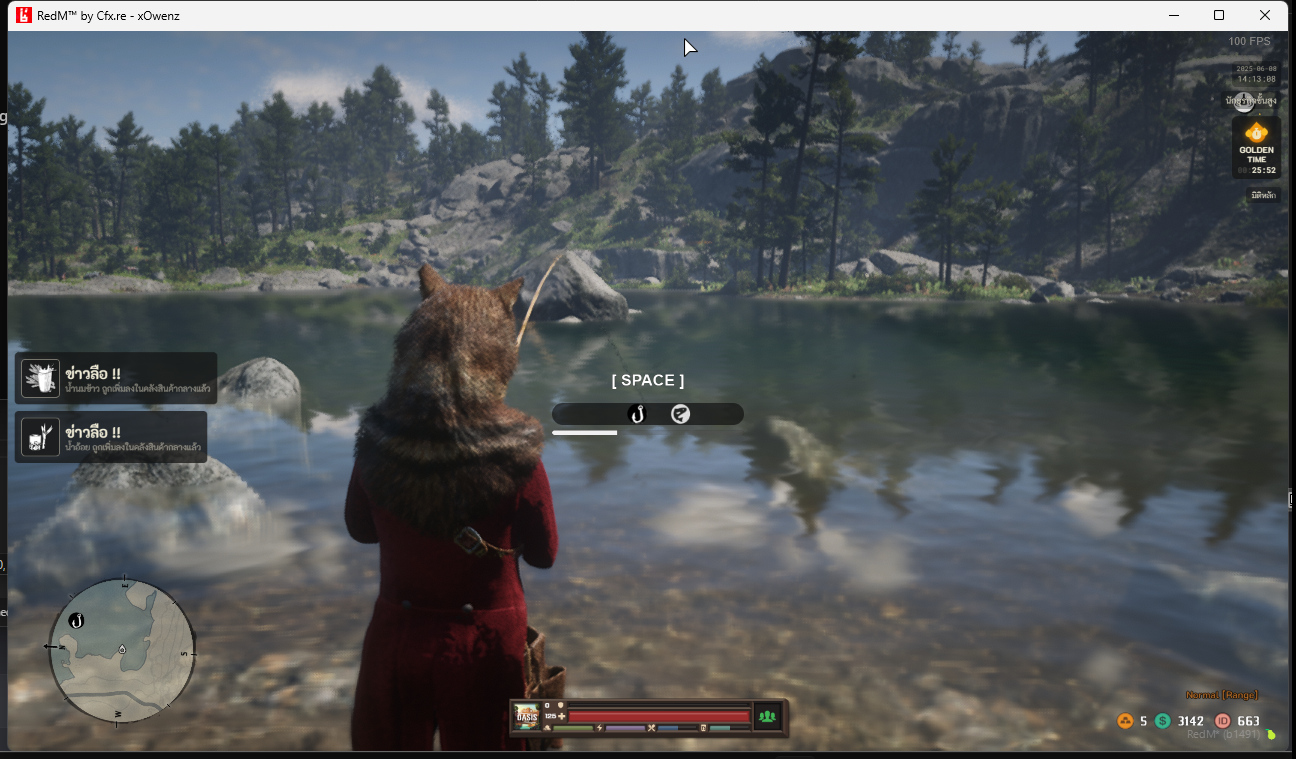
Task: Open the first ข่าวลือ rumor notification
Action: [x=113, y=377]
